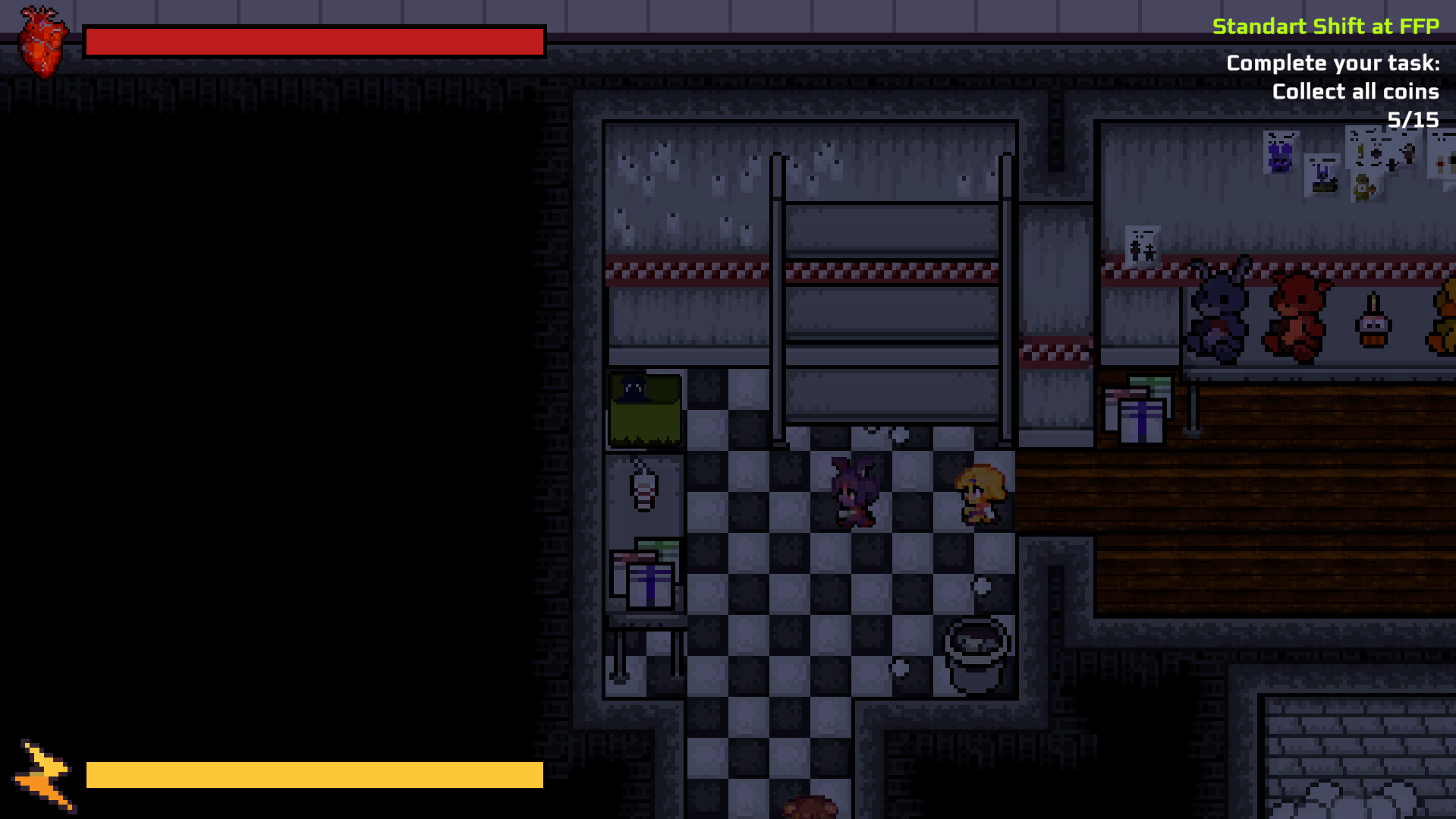Click the 5/15 coin counter
The image size is (1456, 819).
coord(1412,119)
